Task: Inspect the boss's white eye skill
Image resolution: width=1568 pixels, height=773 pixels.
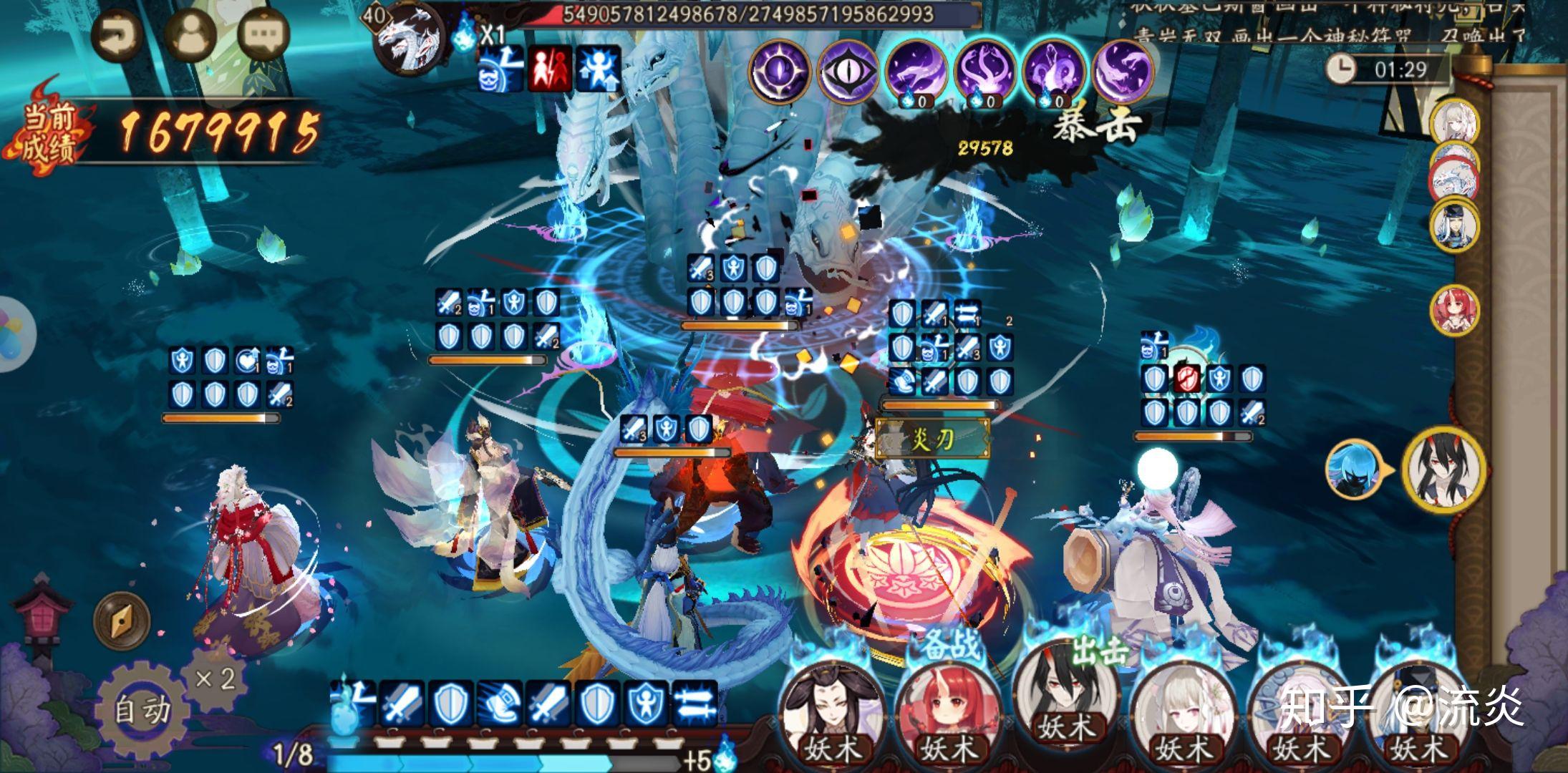Action: click(848, 72)
